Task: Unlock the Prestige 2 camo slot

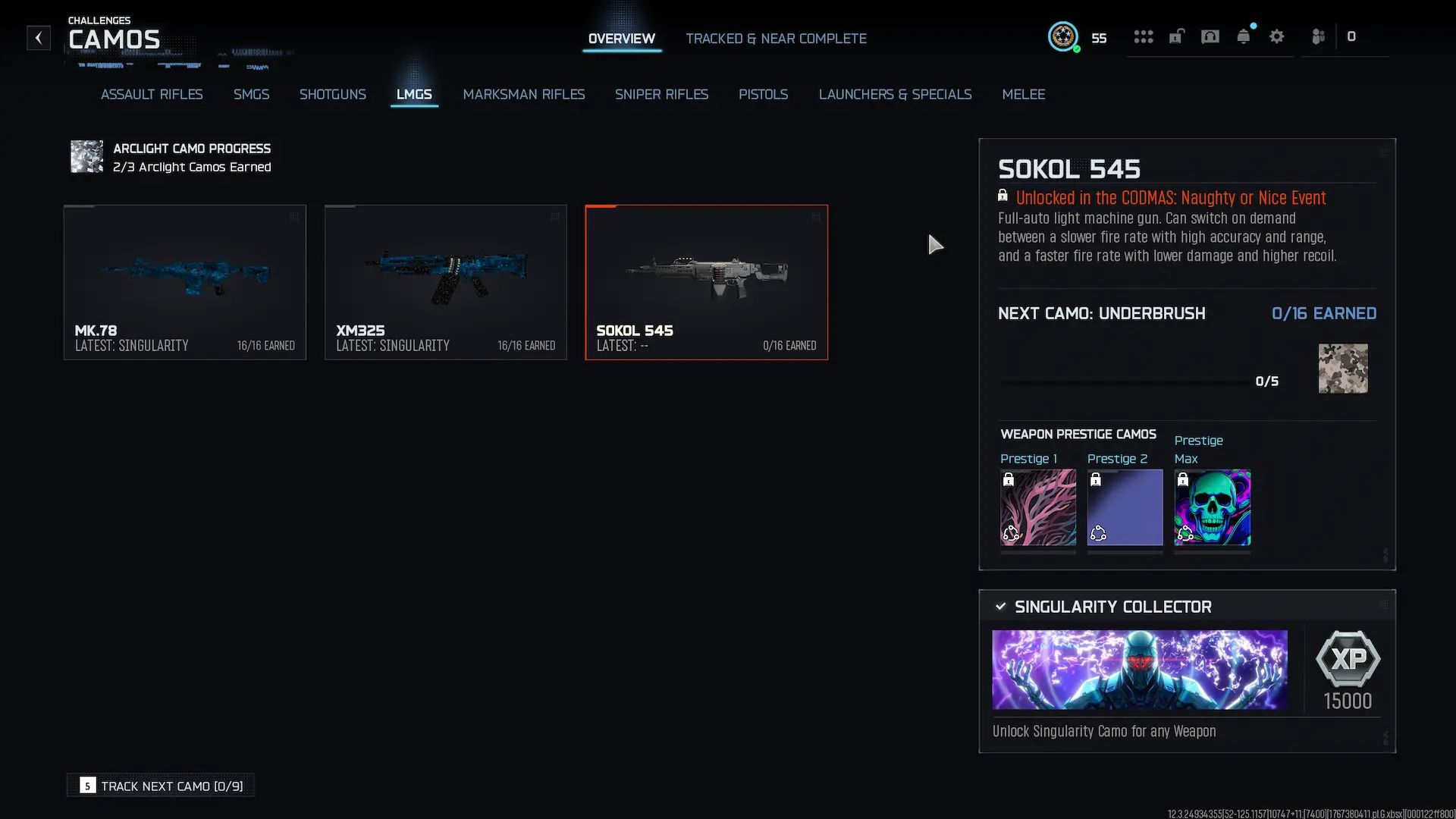Action: coord(1125,507)
